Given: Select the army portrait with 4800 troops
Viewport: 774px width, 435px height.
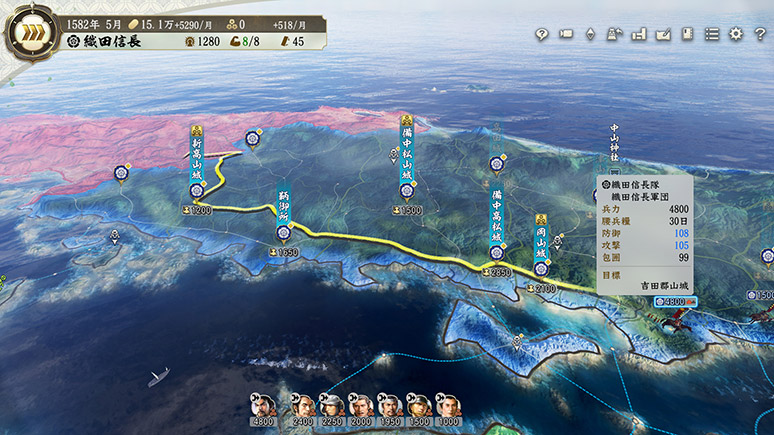Looking at the screenshot, I should [x=263, y=405].
